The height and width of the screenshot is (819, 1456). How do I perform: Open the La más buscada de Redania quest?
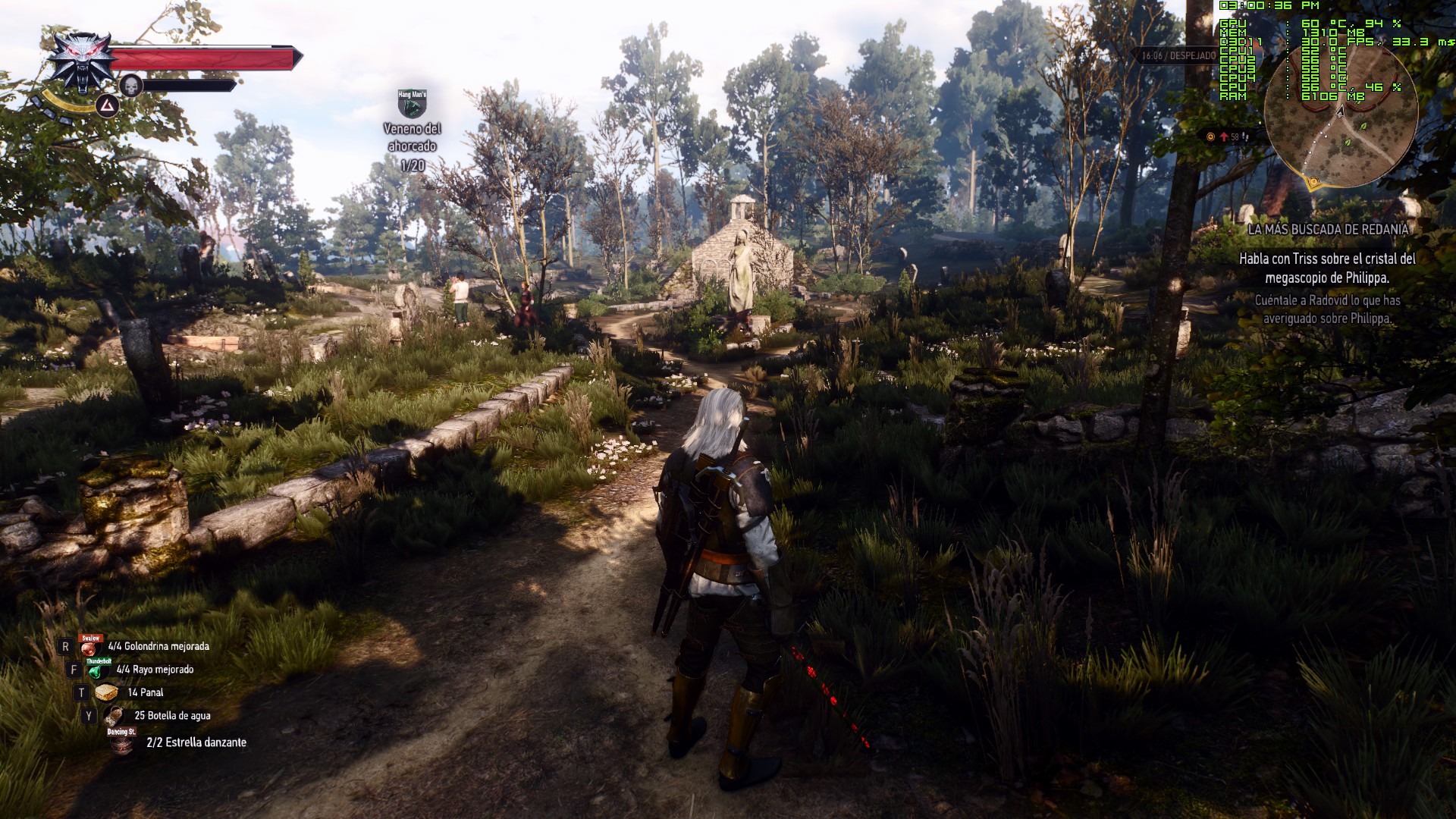pyautogui.click(x=1328, y=229)
